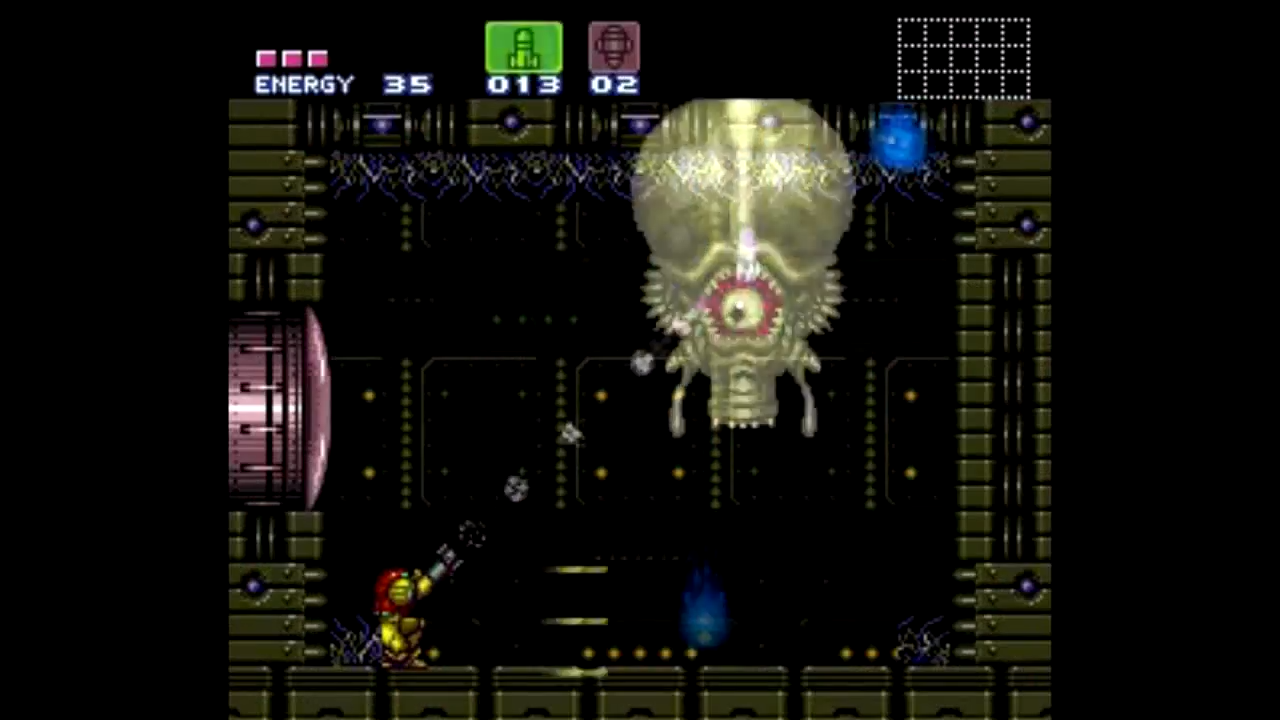Open the top-left minimap cell

point(912,33)
